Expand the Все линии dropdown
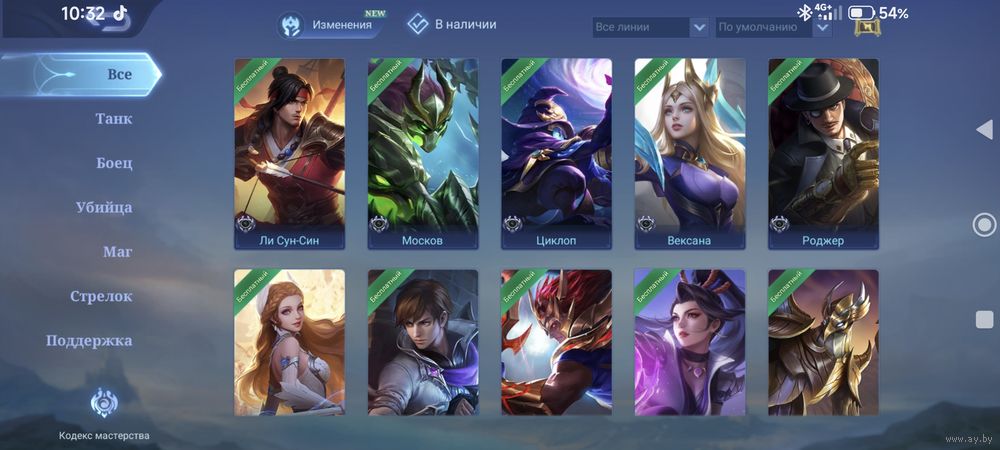Viewport: 1000px width, 450px height. click(650, 27)
